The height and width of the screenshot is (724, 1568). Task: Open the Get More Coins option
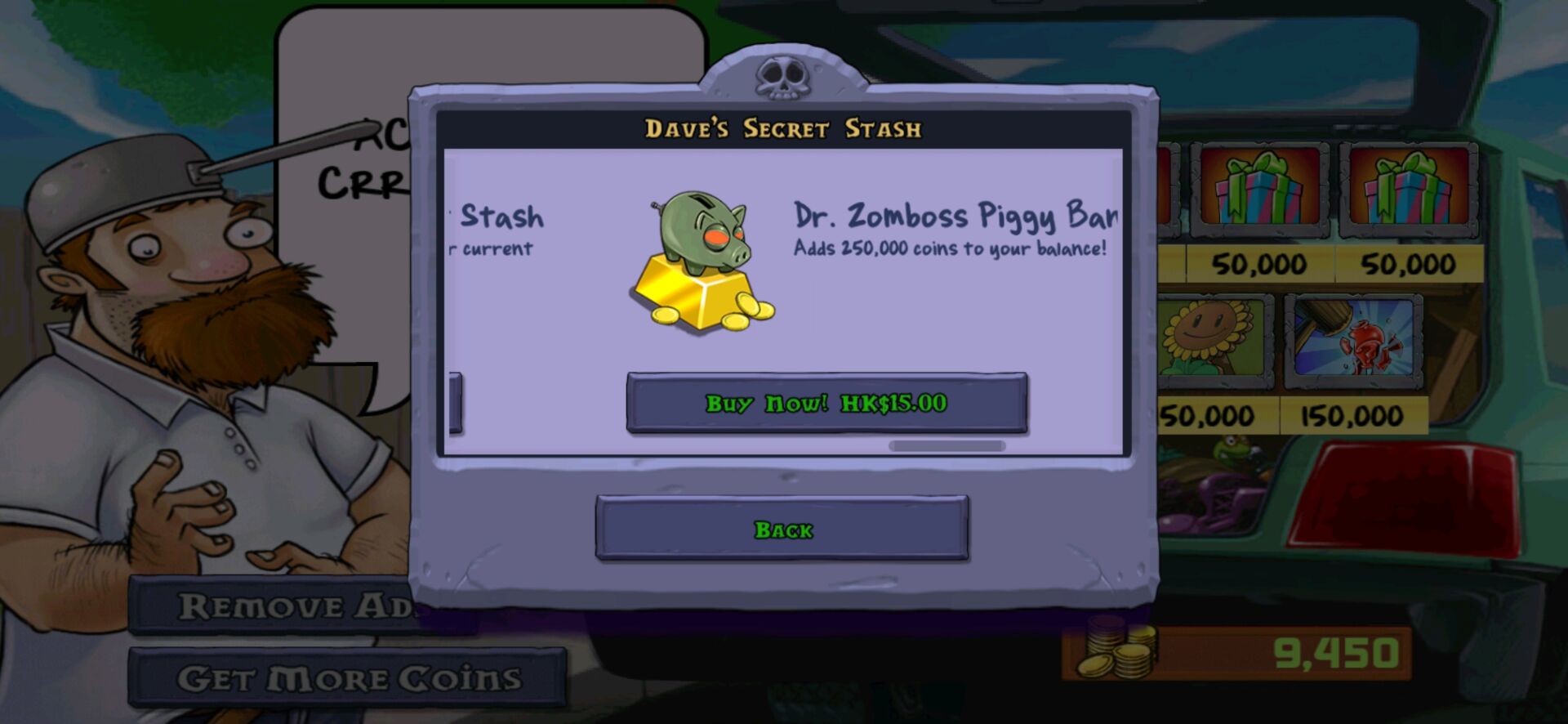coord(348,678)
